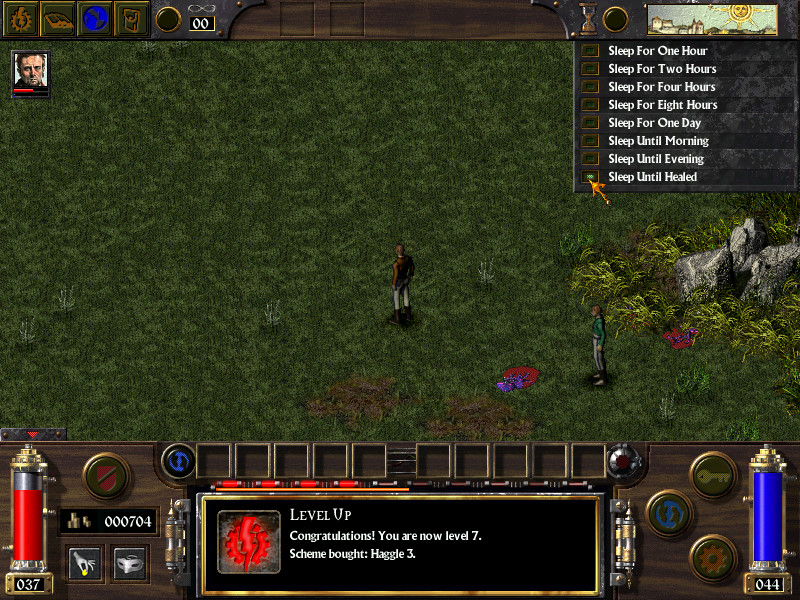Pick Sleep For Four Hours

(x=662, y=87)
